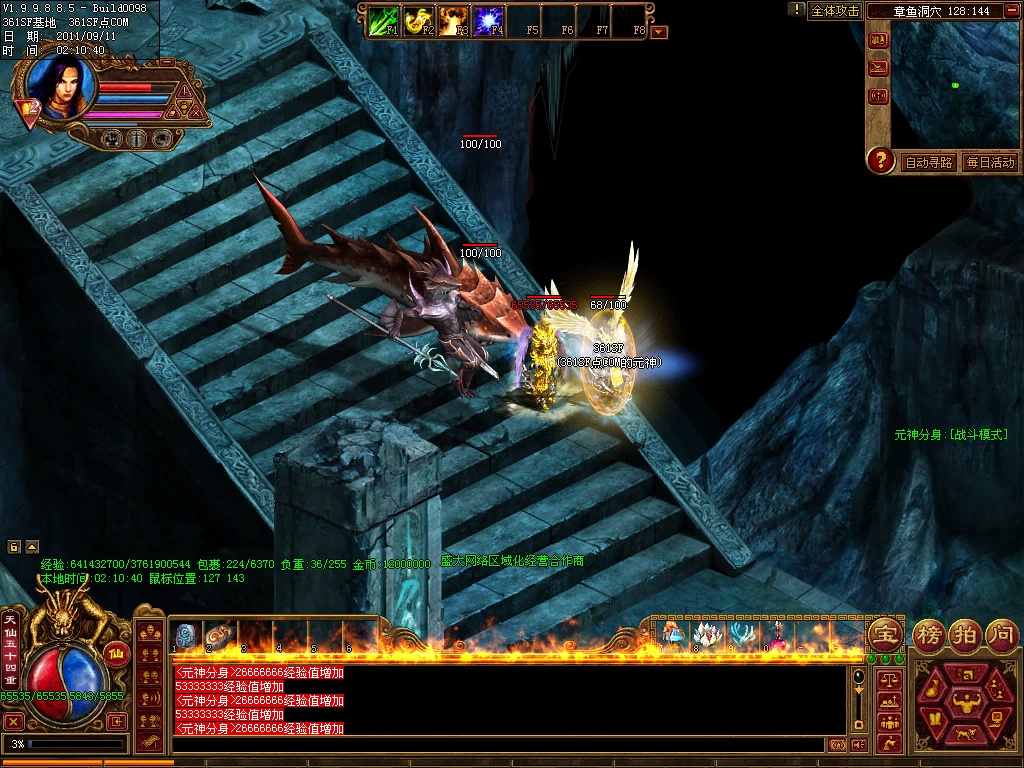Select the blue rune stone in slot 1
The height and width of the screenshot is (768, 1024).
coord(186,635)
